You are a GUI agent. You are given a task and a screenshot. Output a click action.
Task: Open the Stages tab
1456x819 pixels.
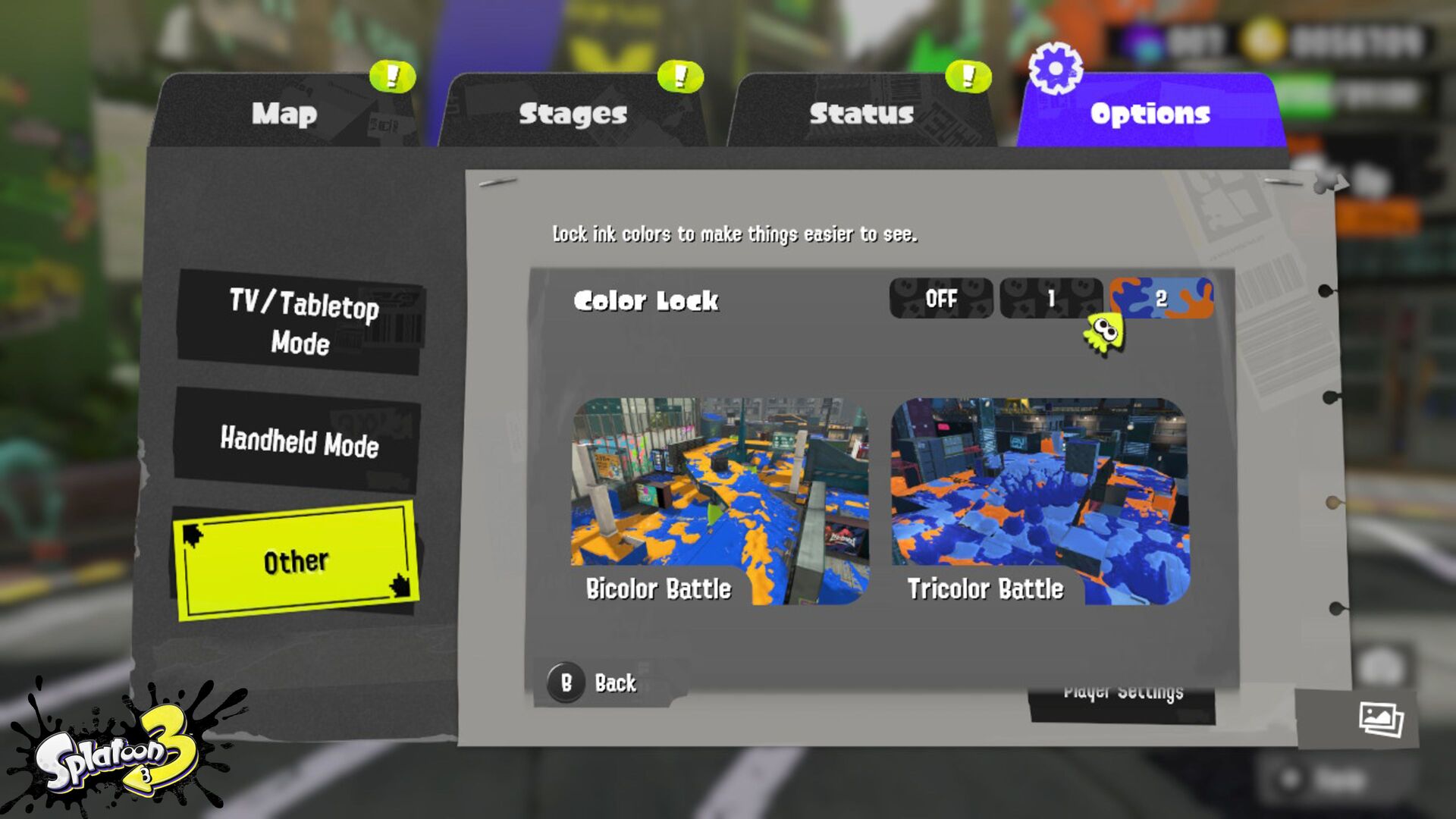click(573, 114)
